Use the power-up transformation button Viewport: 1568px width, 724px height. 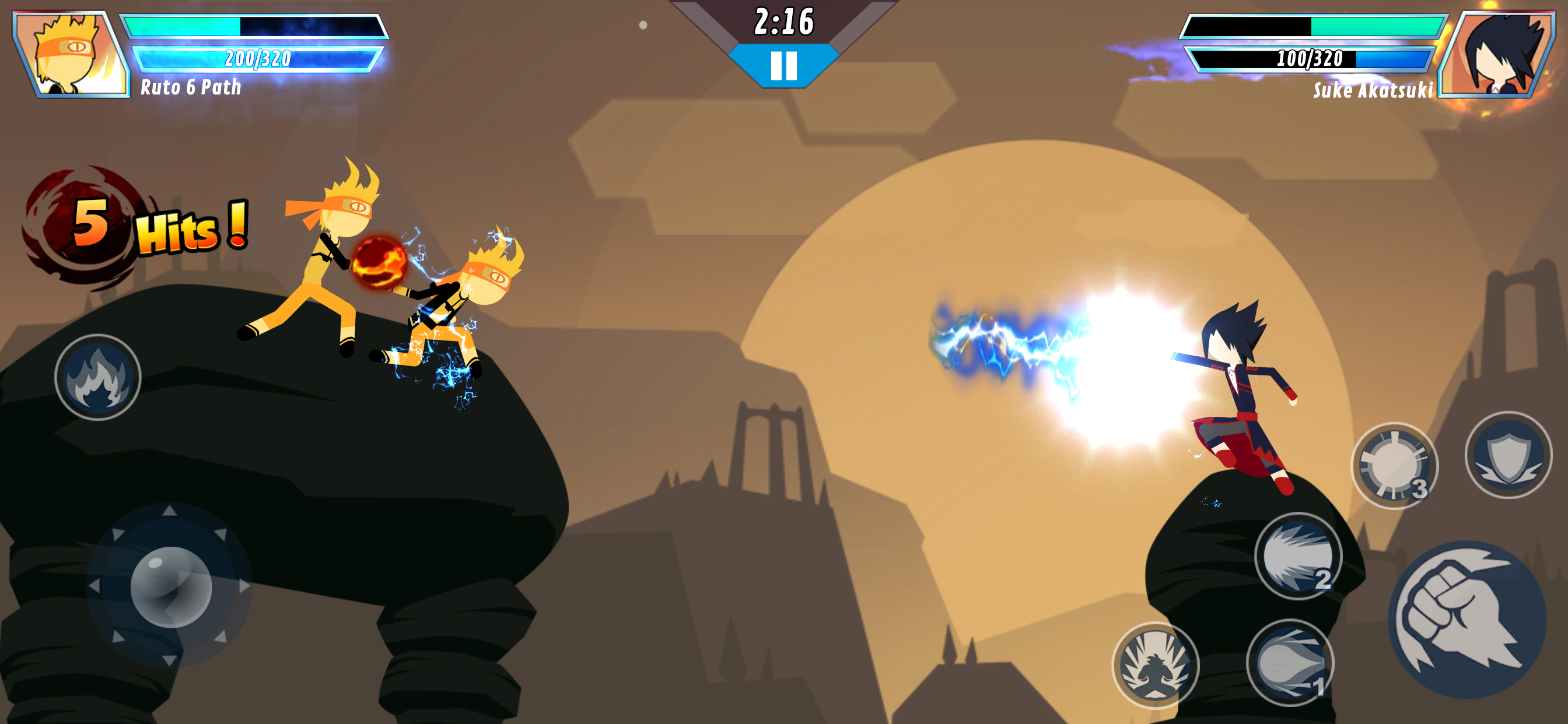pos(1154,666)
